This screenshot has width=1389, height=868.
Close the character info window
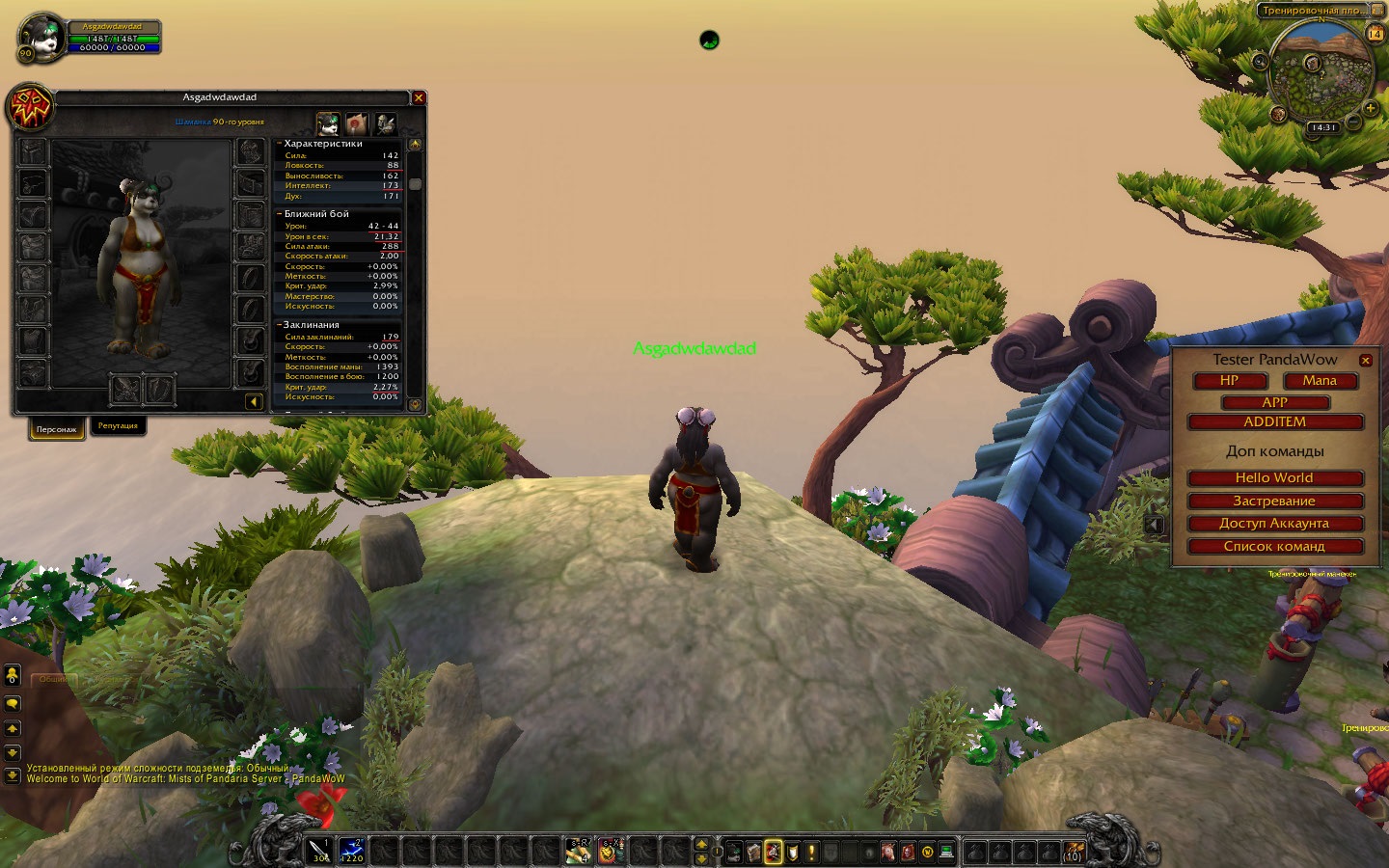419,97
